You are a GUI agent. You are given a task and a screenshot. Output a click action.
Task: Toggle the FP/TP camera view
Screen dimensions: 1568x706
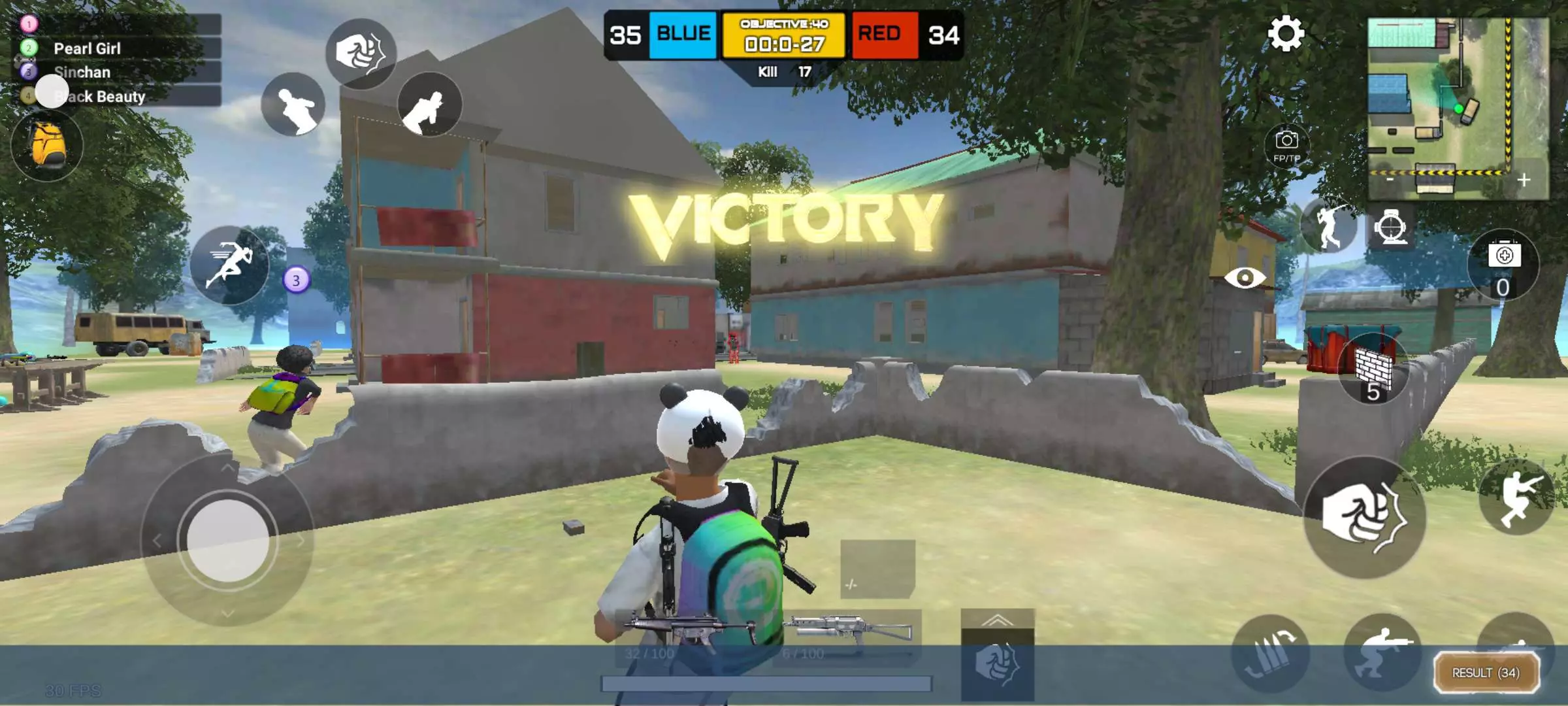click(1286, 145)
